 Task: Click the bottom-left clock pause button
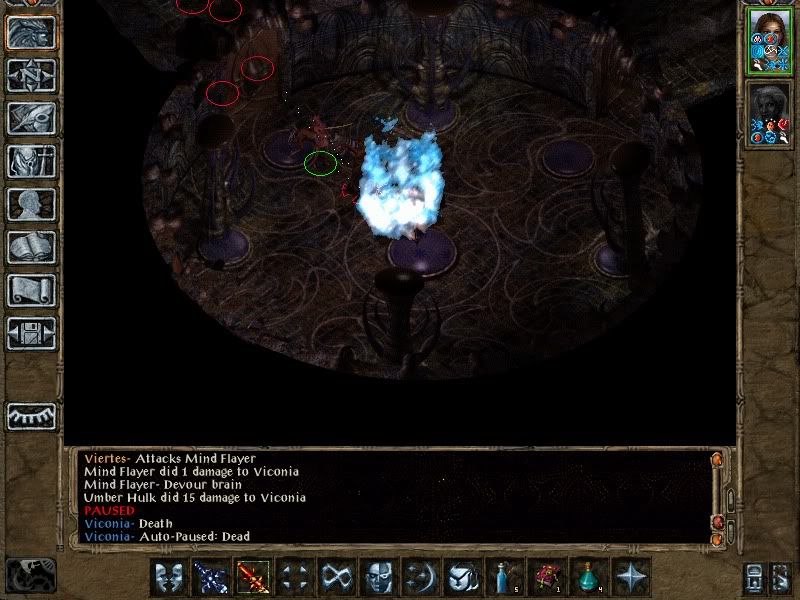[x=30, y=575]
